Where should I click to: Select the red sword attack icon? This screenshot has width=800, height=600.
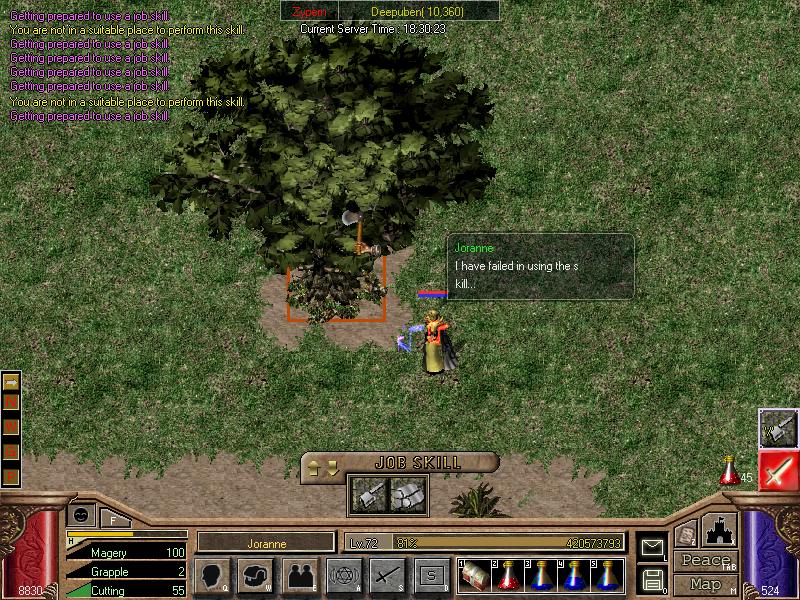tap(777, 470)
